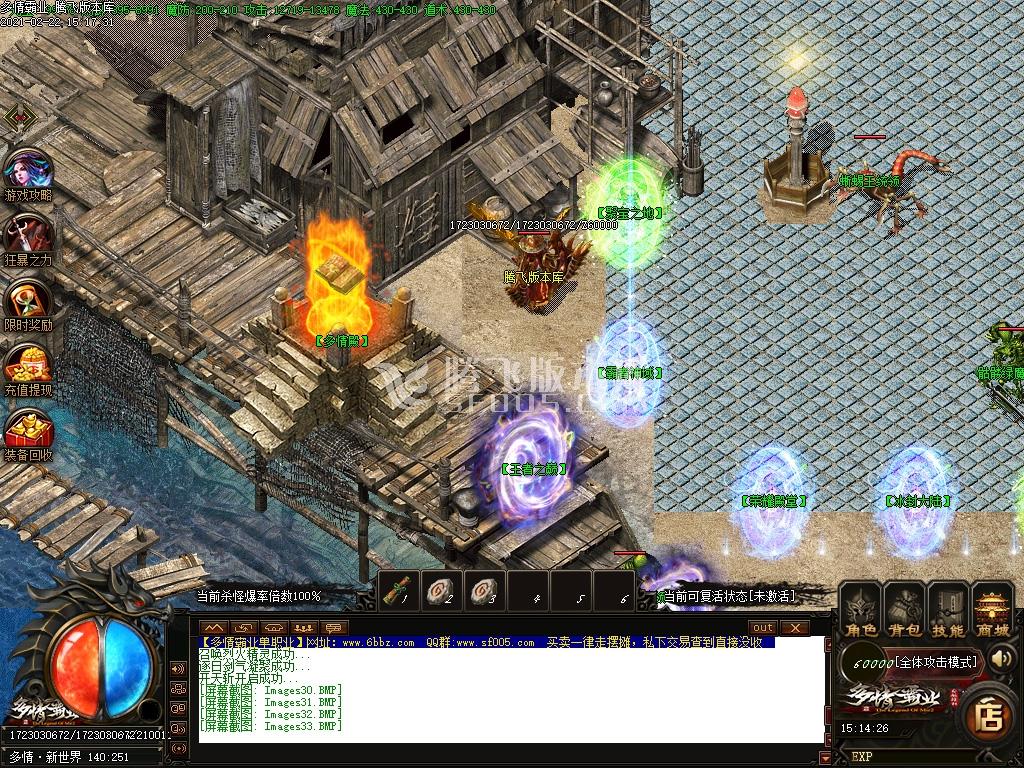Close the chat panel with the X
Viewport: 1024px width, 768px height.
click(x=794, y=627)
